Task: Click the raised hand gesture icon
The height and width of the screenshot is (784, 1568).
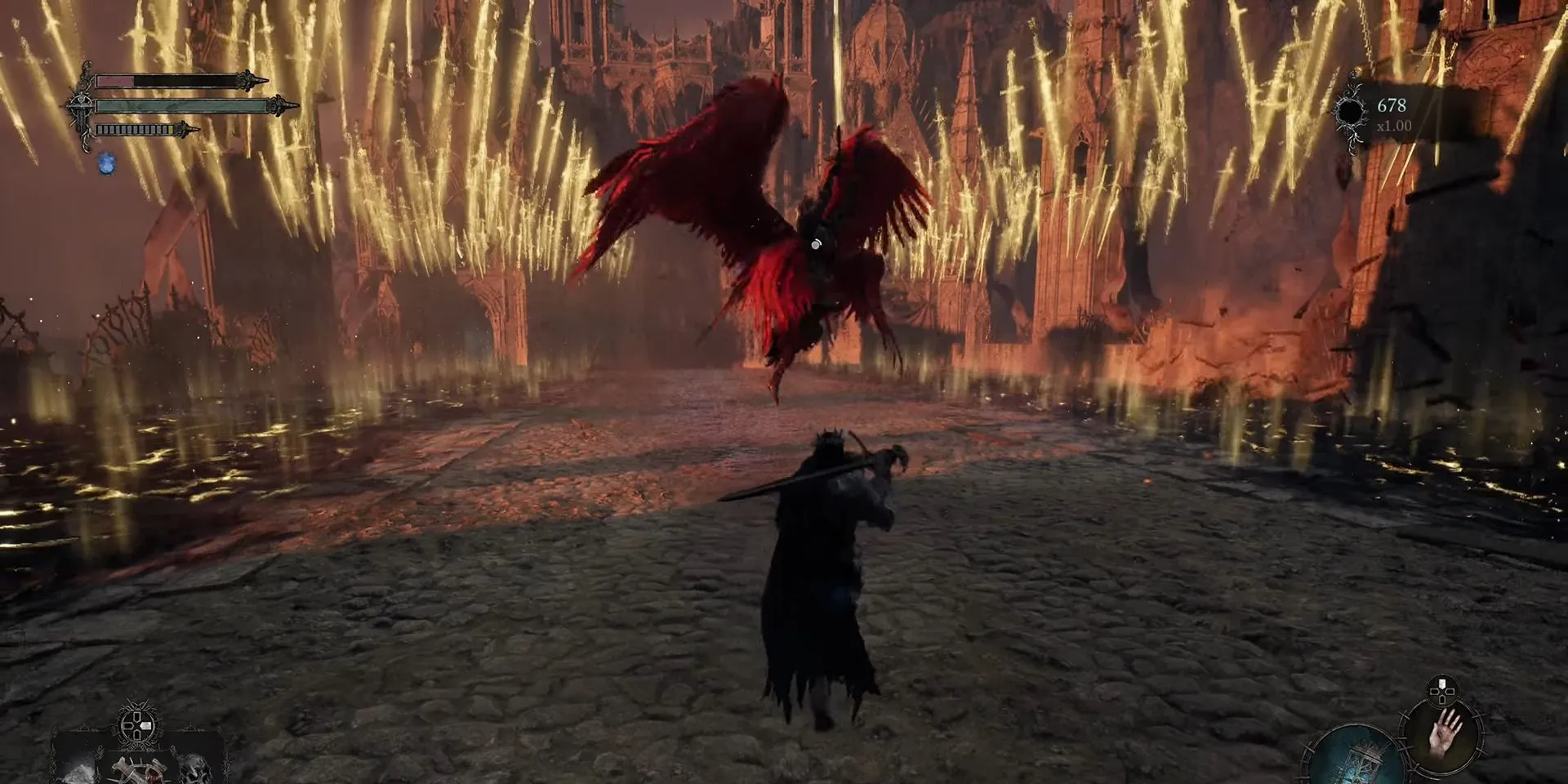Action: click(x=1444, y=737)
